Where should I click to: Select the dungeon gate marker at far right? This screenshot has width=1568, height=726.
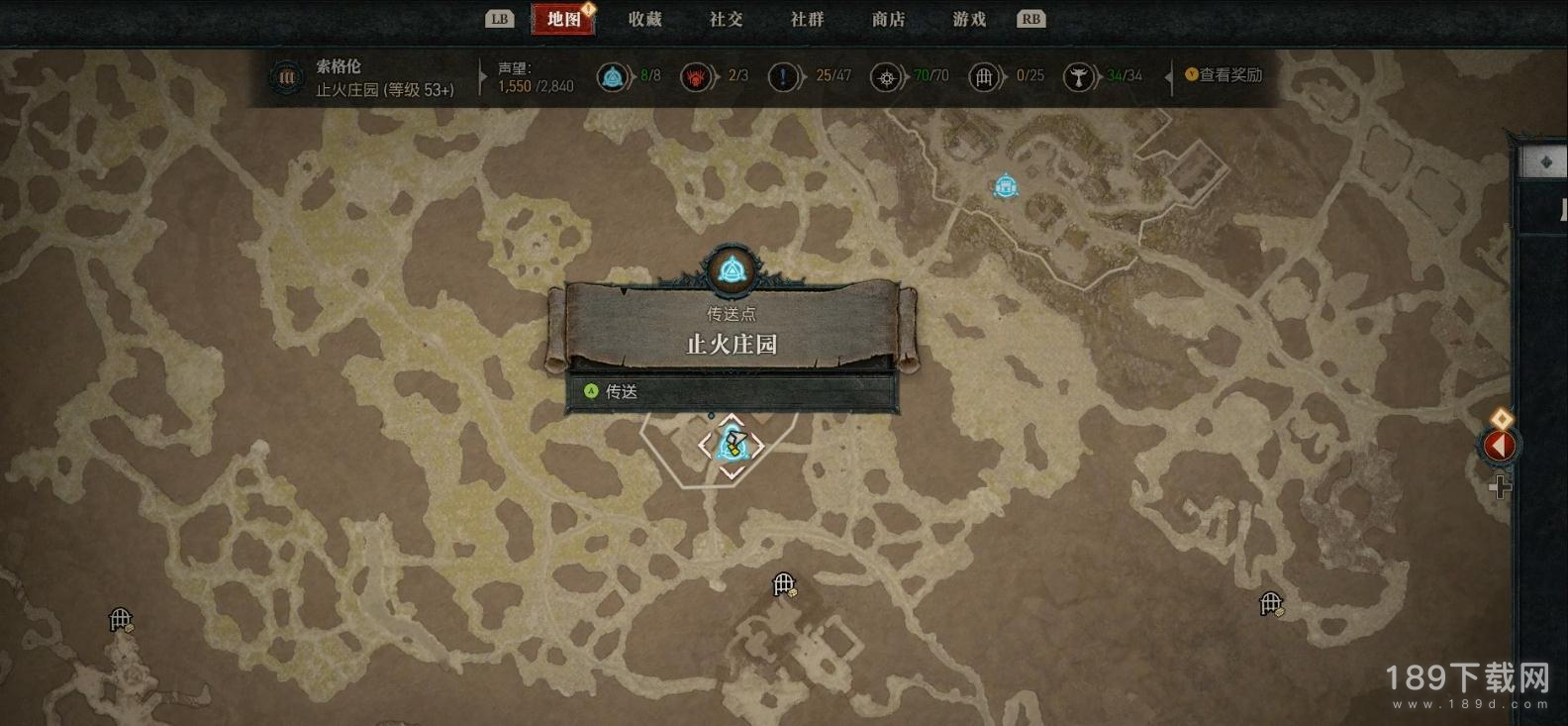1271,603
